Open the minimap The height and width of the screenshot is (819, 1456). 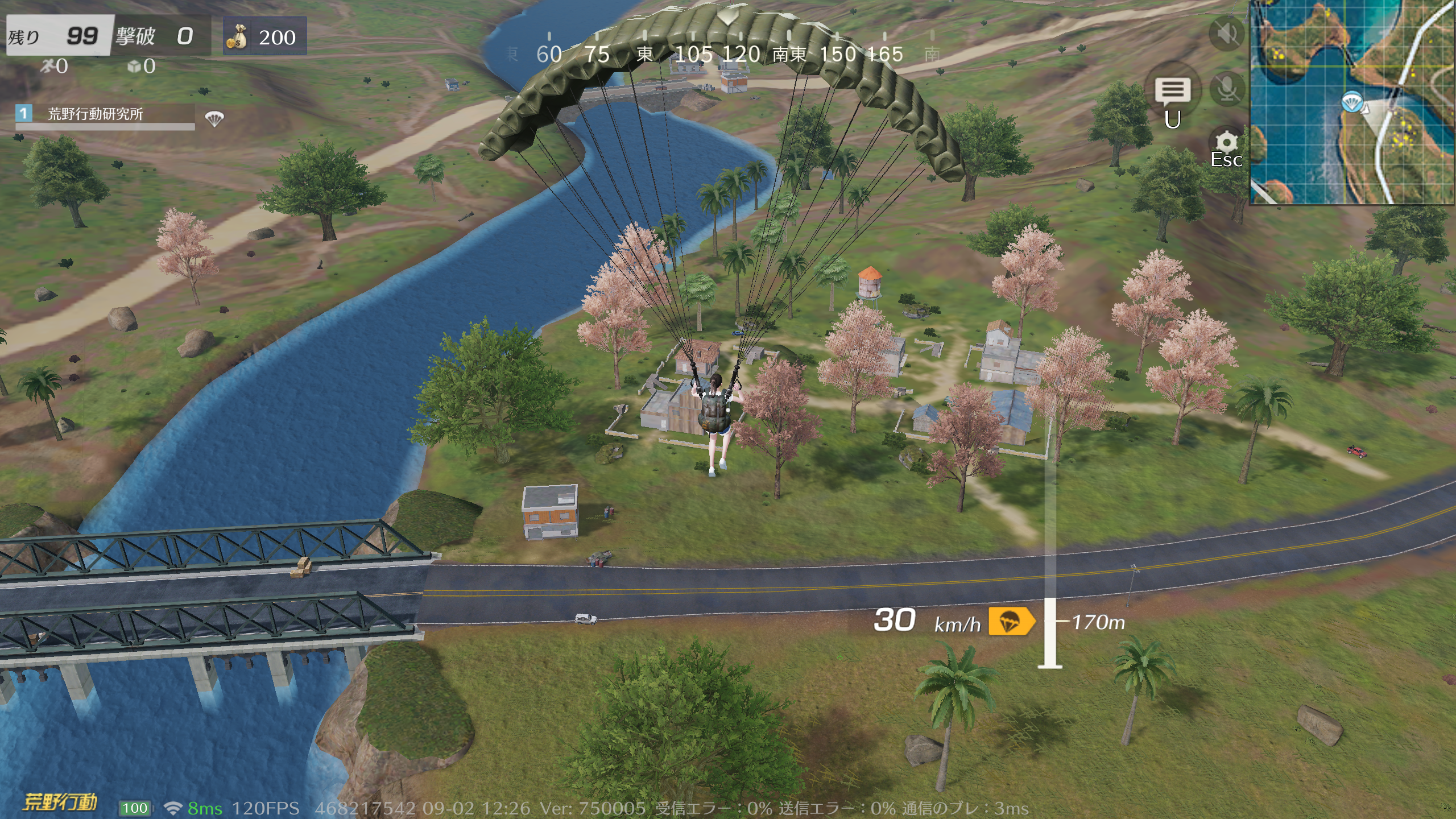coord(1352,102)
